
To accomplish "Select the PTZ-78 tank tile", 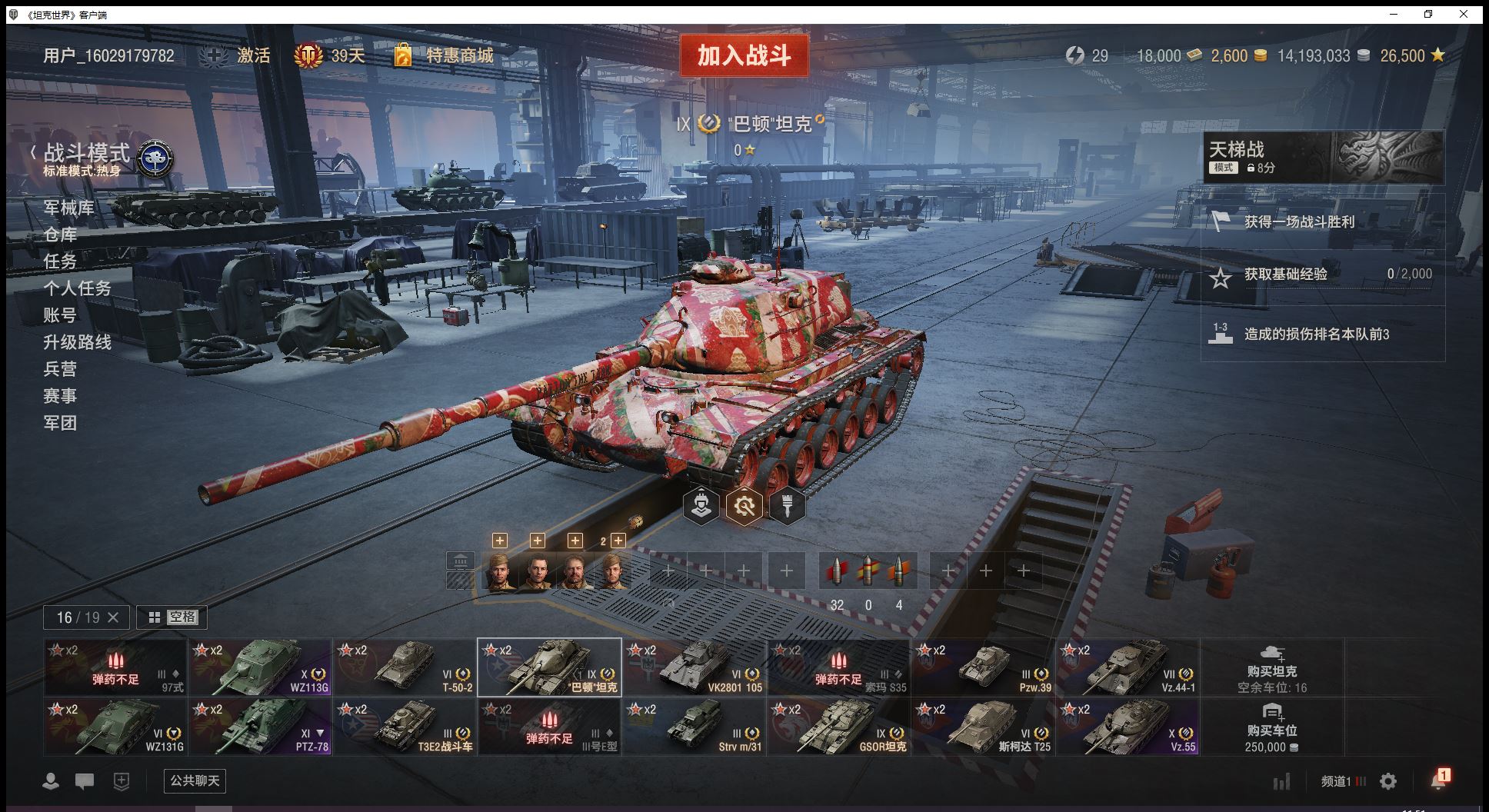I will [261, 727].
